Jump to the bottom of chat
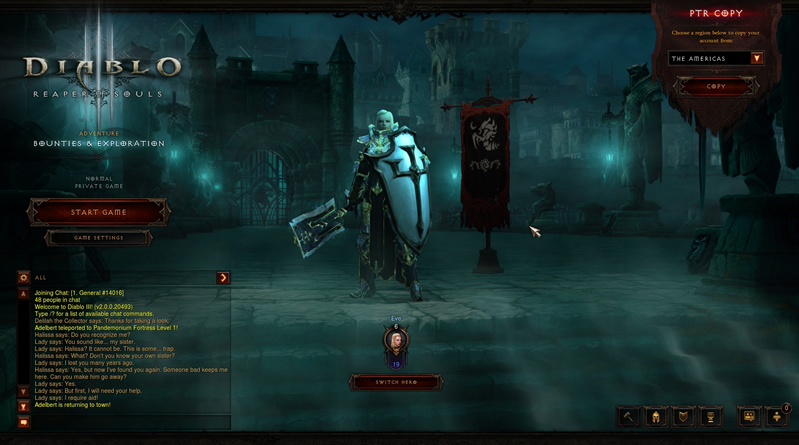This screenshot has height=445, width=799. tap(24, 407)
